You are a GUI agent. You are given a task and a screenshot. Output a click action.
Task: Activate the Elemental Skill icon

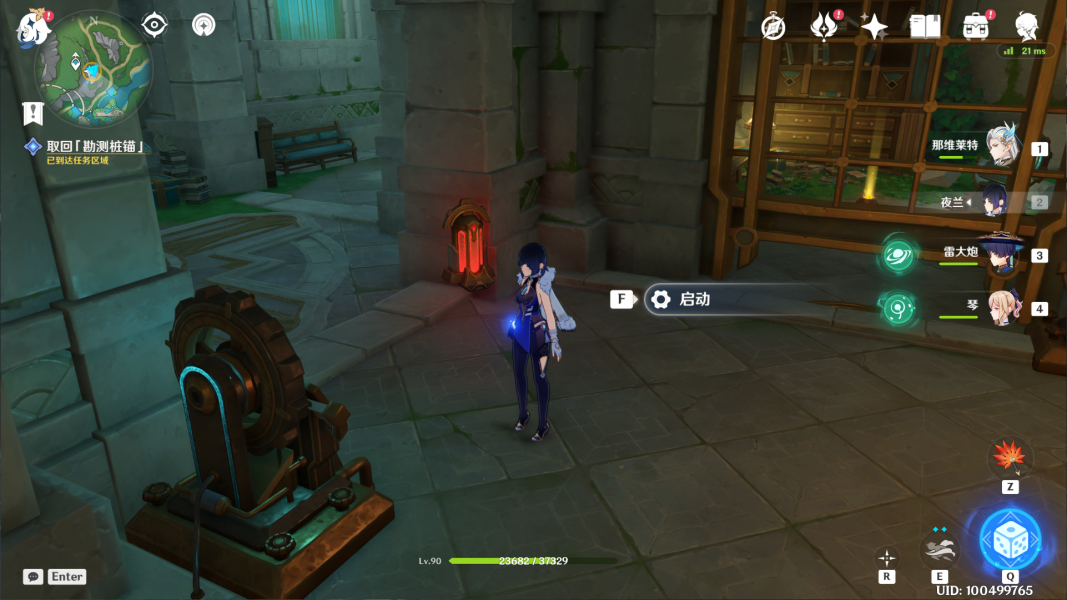[939, 548]
